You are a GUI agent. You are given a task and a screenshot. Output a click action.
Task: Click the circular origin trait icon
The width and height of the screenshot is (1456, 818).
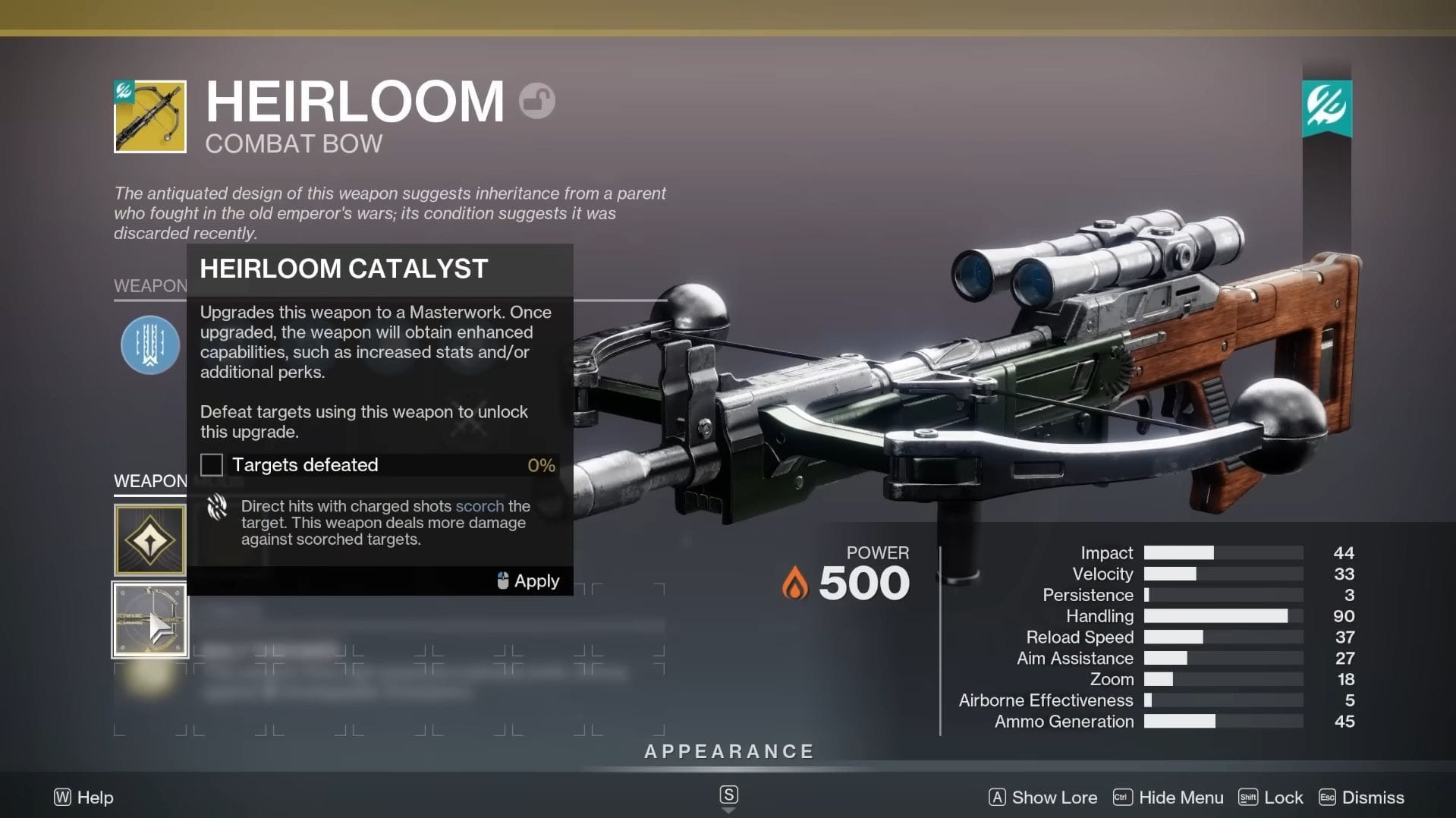point(150,345)
